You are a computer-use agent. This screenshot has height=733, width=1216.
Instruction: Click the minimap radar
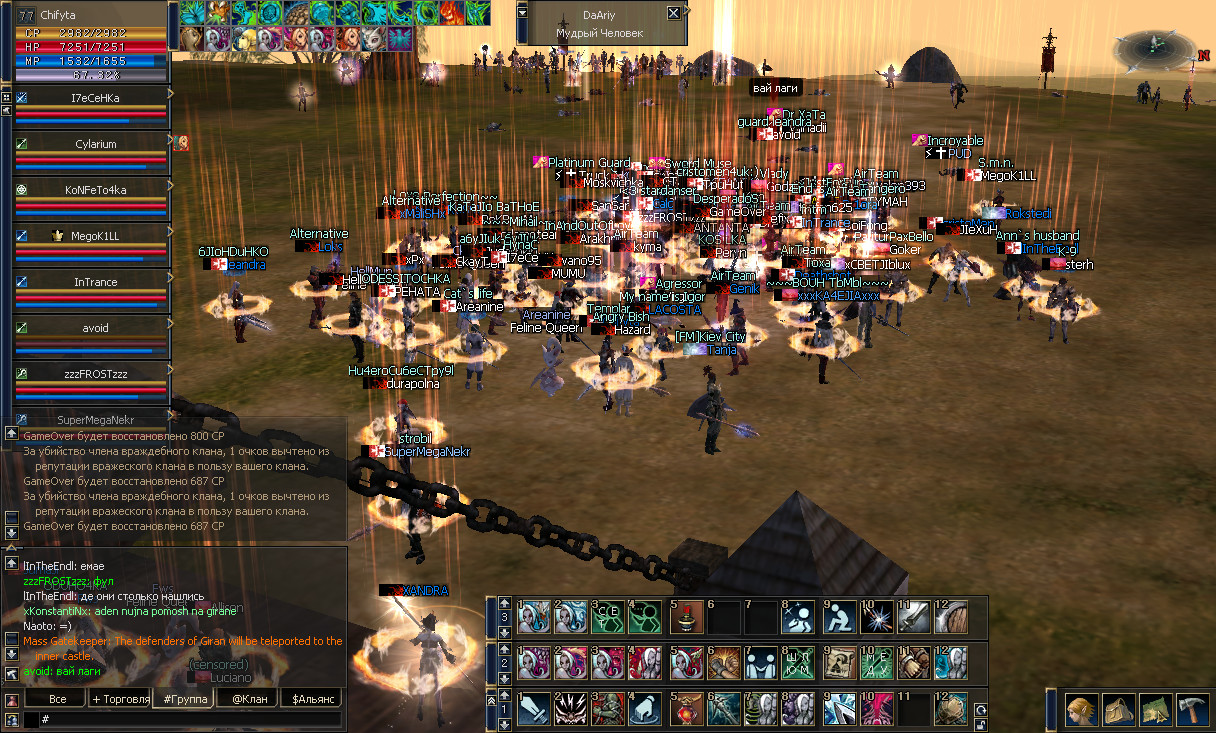(1155, 45)
